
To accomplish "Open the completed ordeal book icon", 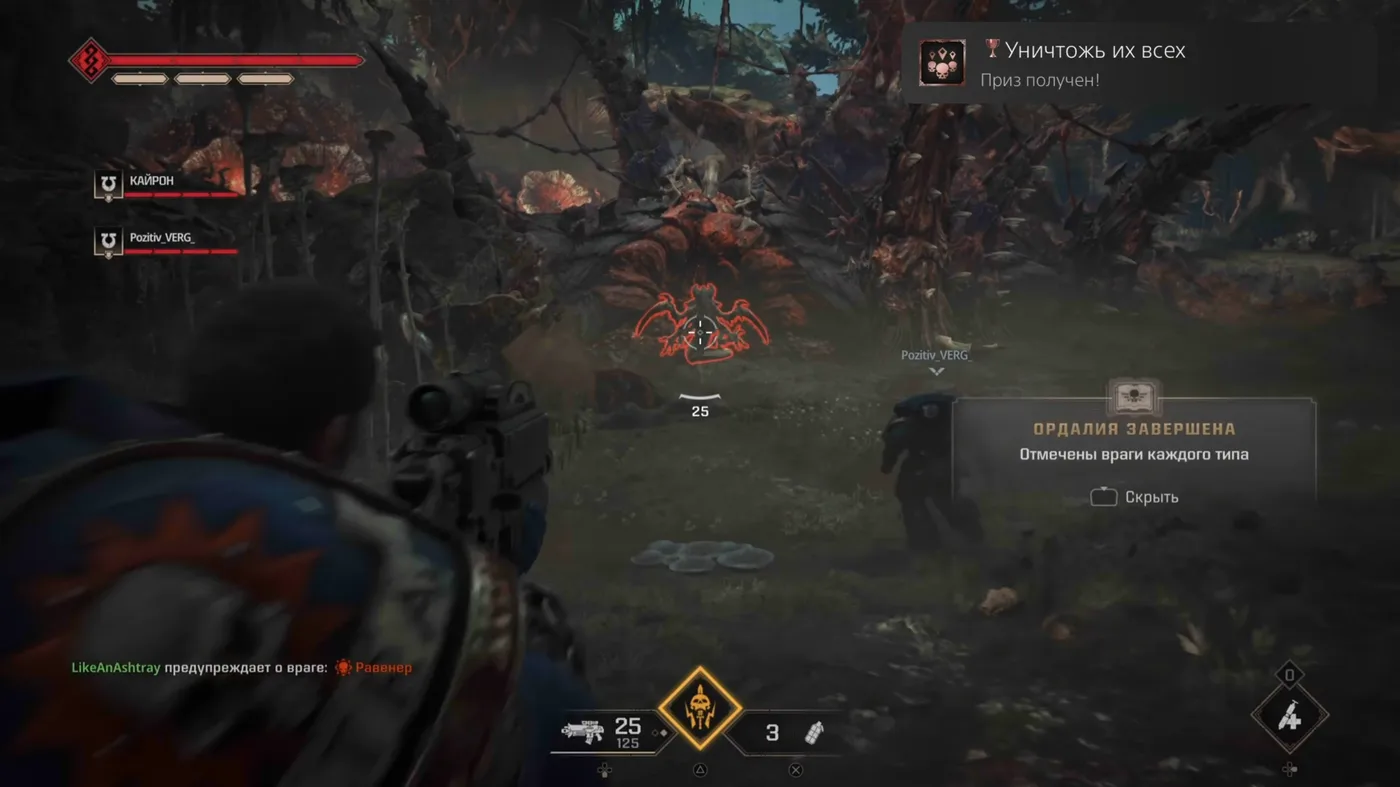I will coord(1134,398).
